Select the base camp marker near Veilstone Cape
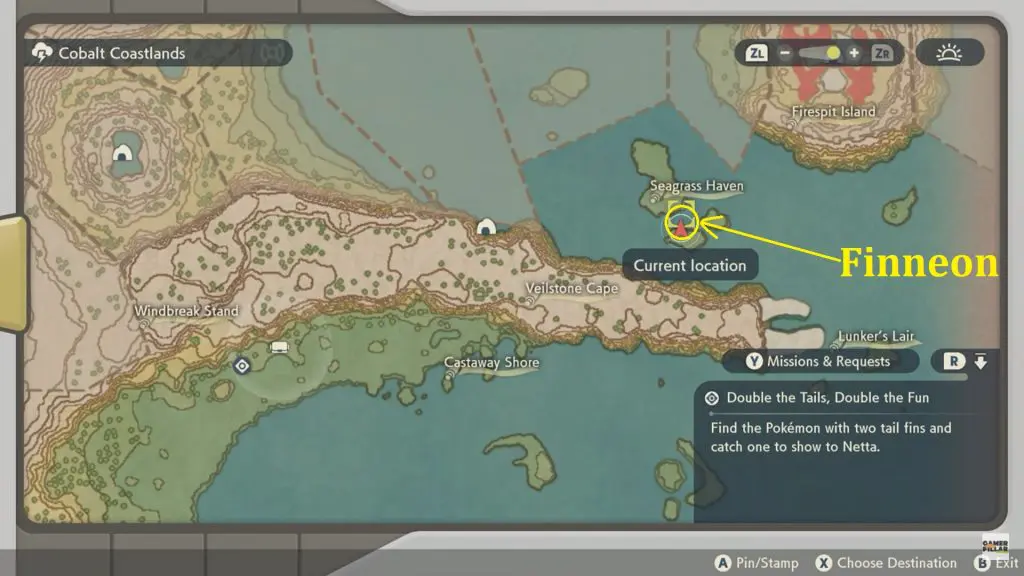 tap(487, 227)
